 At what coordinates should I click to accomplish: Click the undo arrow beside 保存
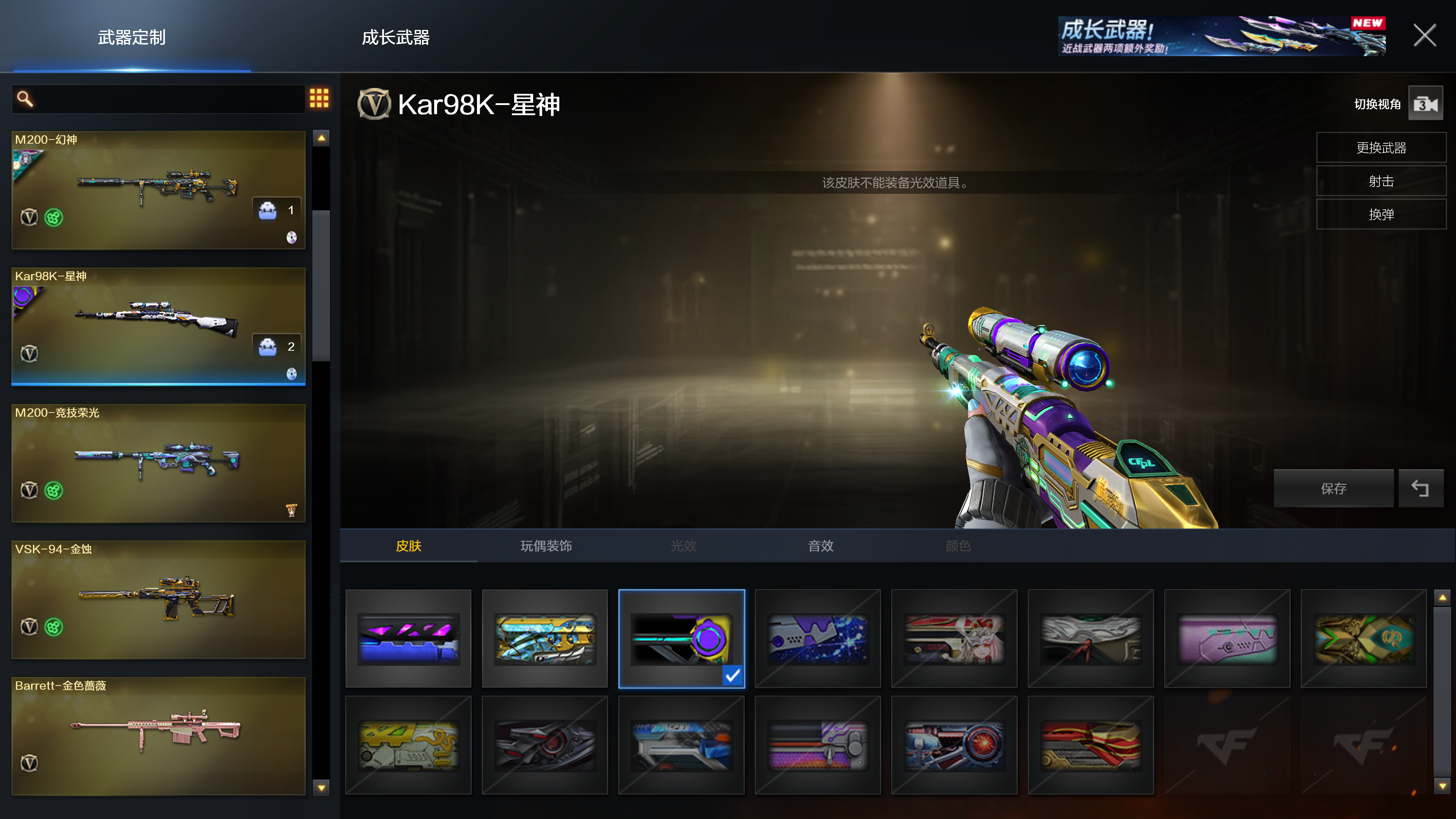pyautogui.click(x=1420, y=488)
